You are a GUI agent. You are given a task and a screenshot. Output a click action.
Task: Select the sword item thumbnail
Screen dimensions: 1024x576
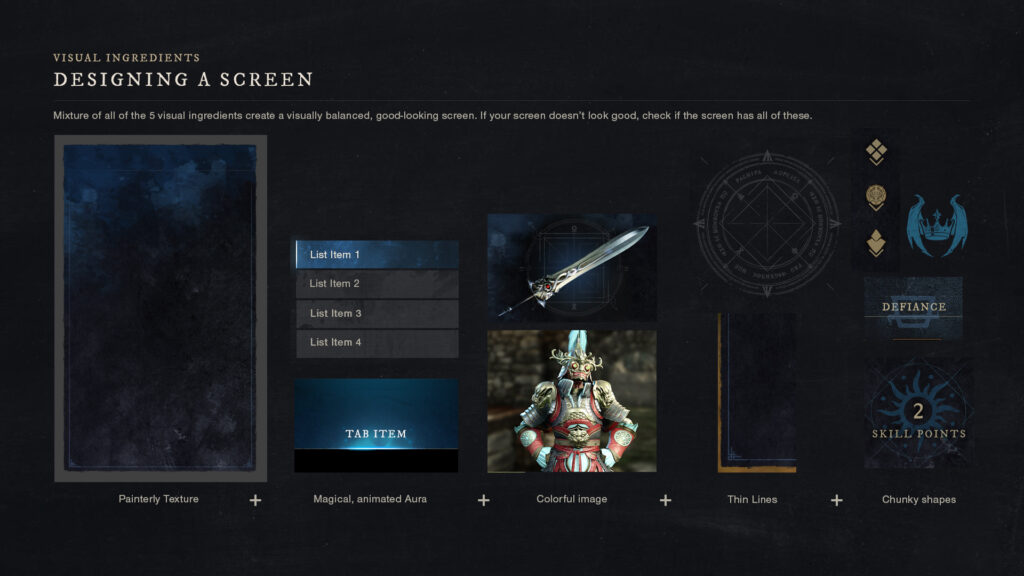pyautogui.click(x=572, y=266)
